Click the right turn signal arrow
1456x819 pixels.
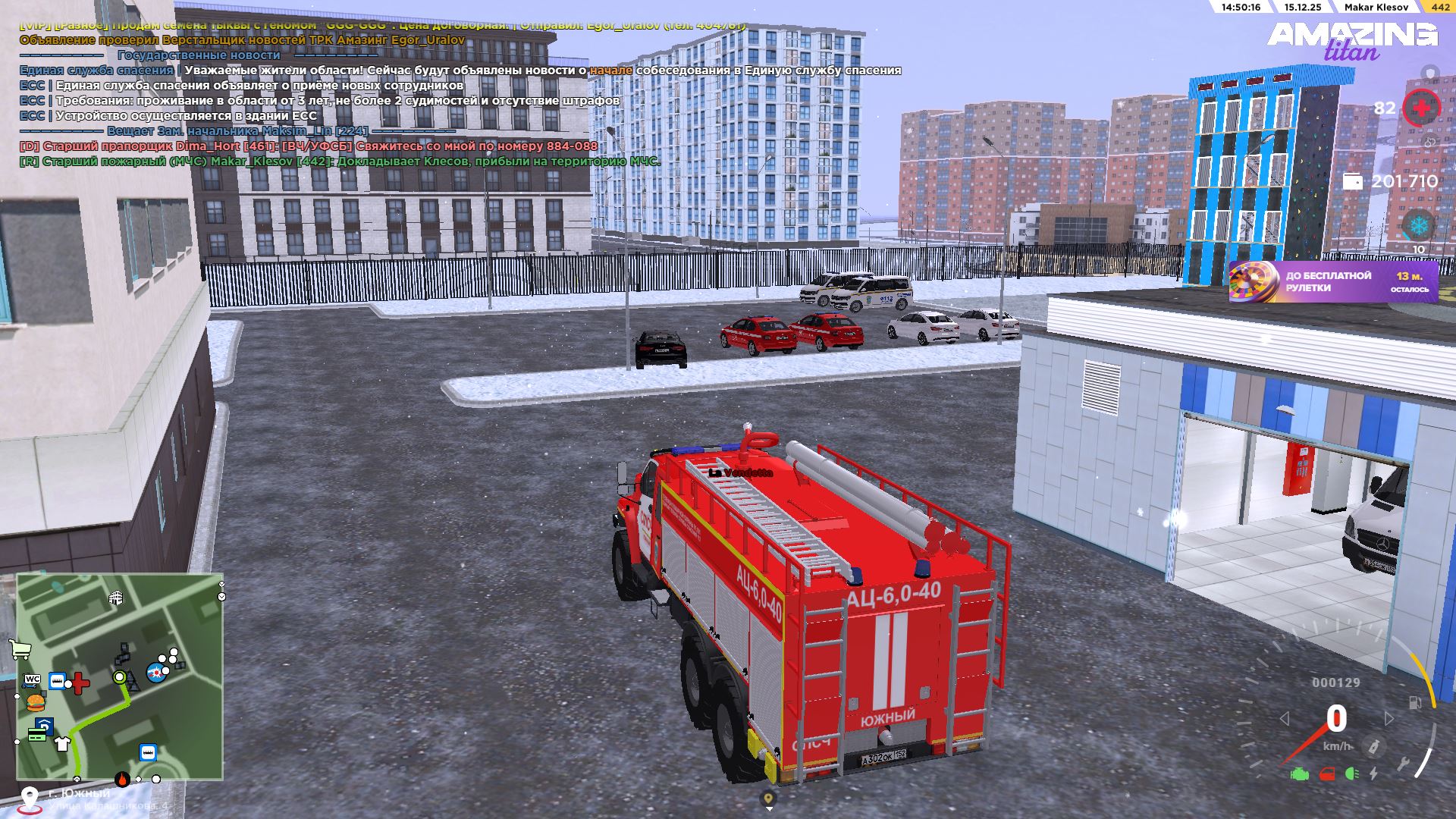1389,718
